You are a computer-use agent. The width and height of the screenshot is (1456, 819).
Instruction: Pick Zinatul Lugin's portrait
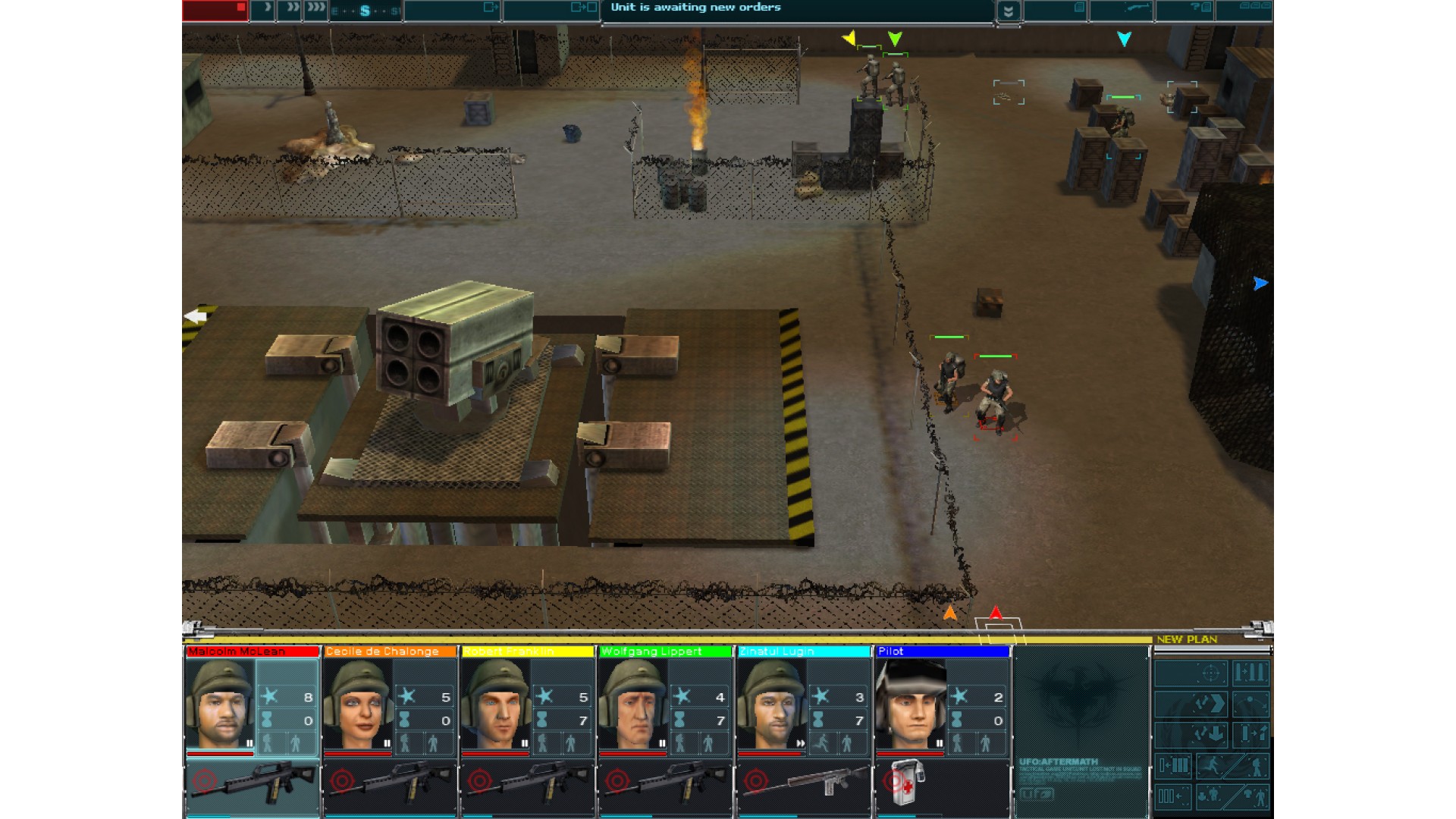771,705
